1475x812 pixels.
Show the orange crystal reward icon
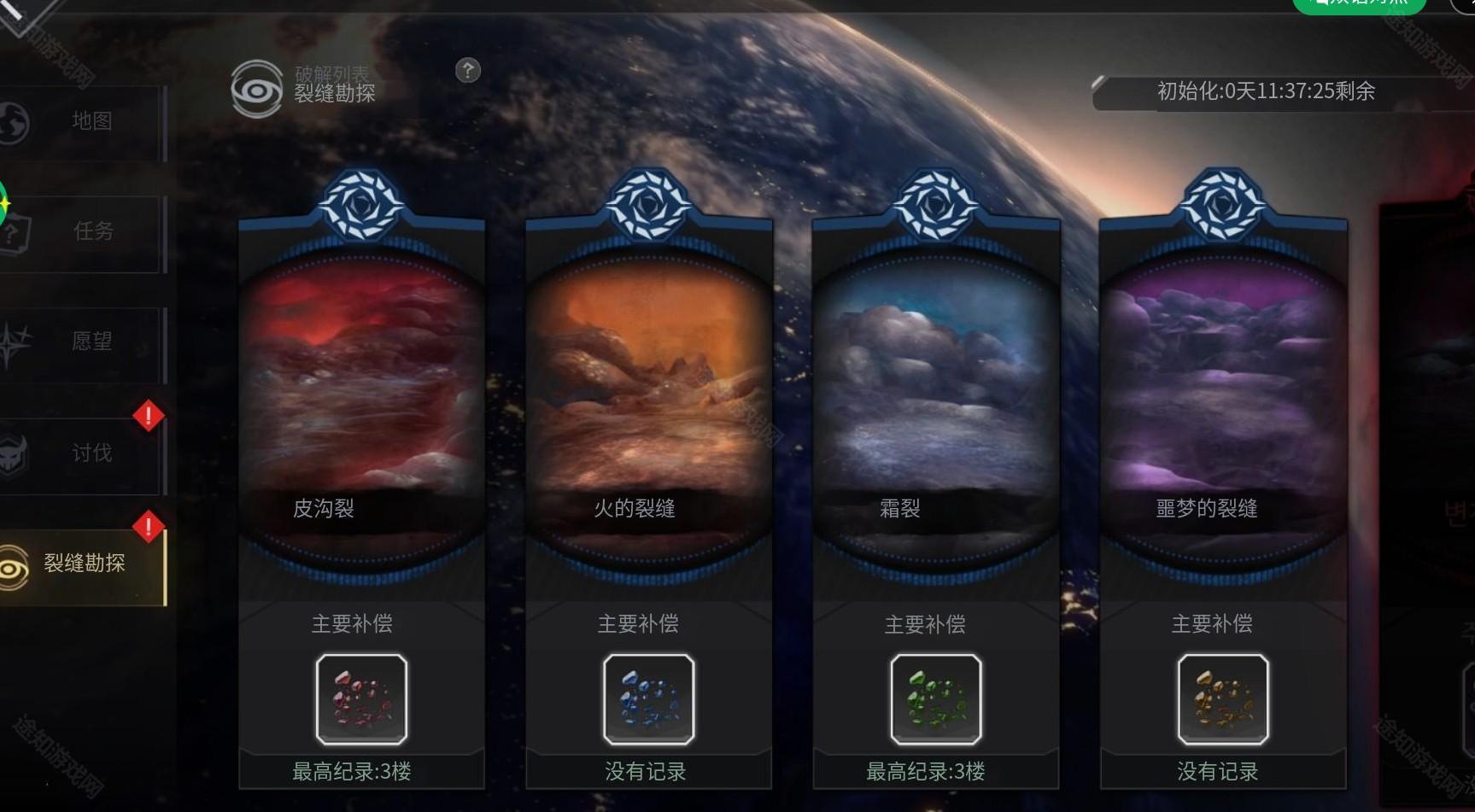pos(1222,699)
